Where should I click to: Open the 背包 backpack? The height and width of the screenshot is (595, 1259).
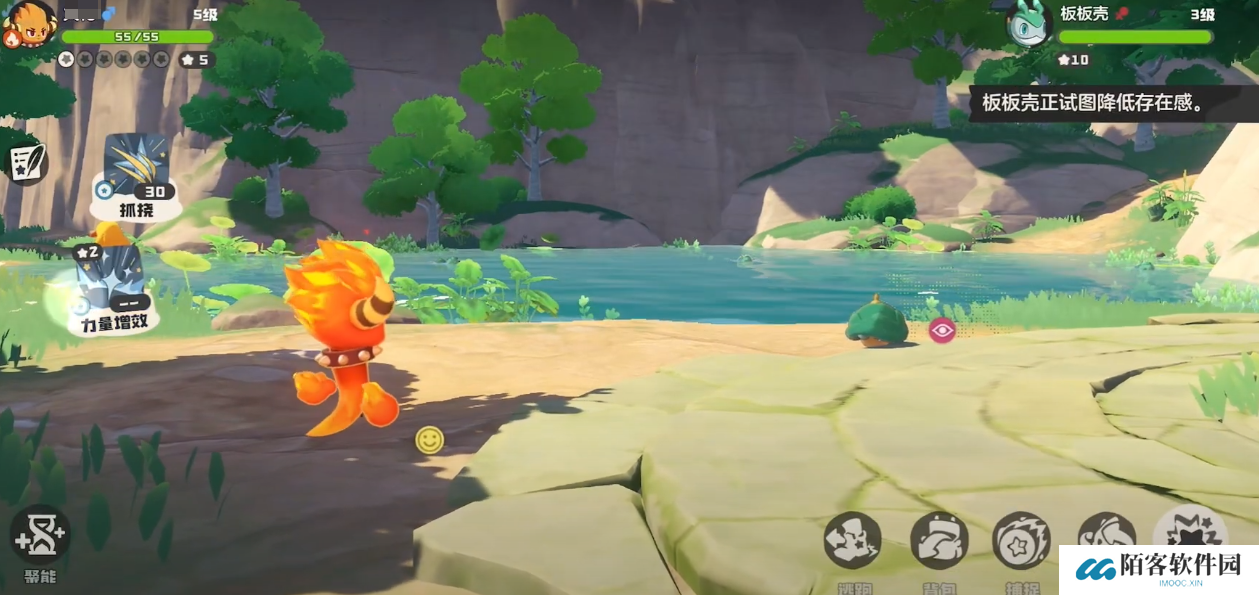click(x=939, y=542)
